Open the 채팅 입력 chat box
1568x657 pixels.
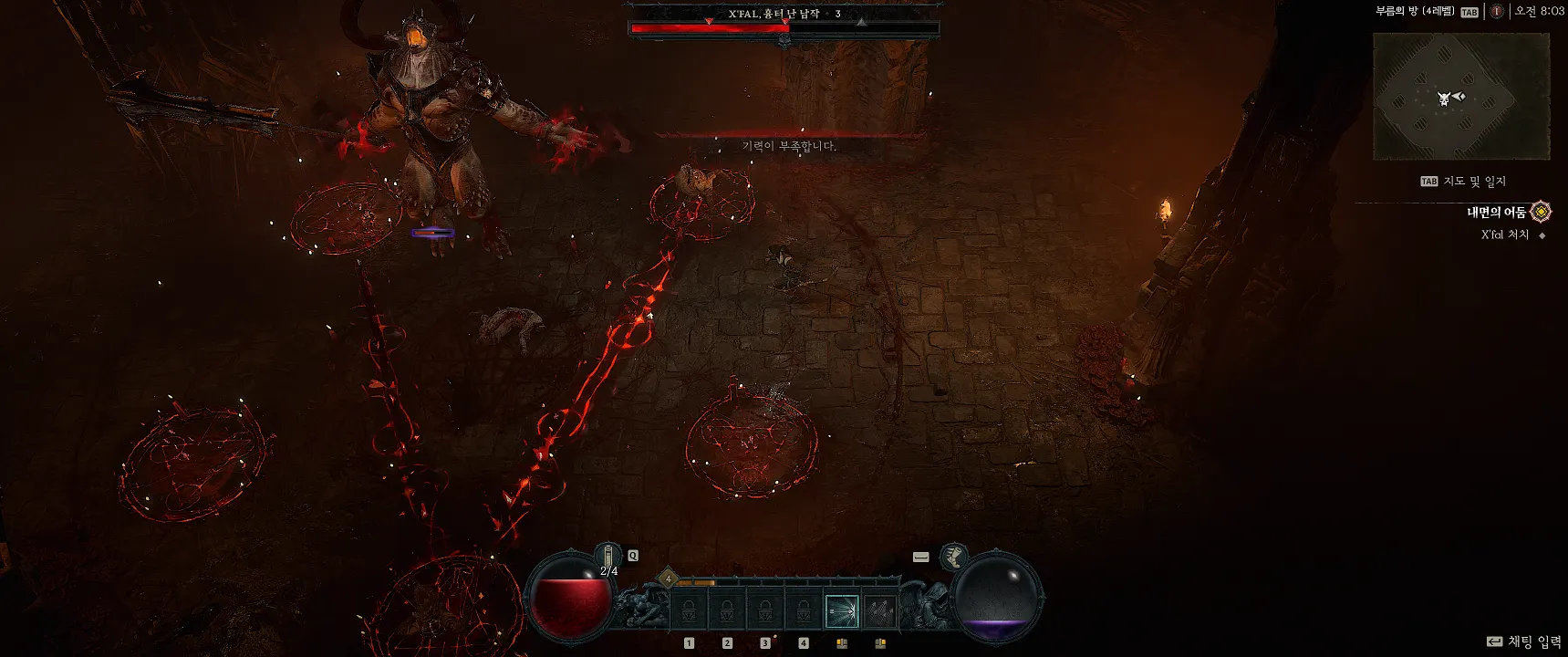(x=1532, y=641)
